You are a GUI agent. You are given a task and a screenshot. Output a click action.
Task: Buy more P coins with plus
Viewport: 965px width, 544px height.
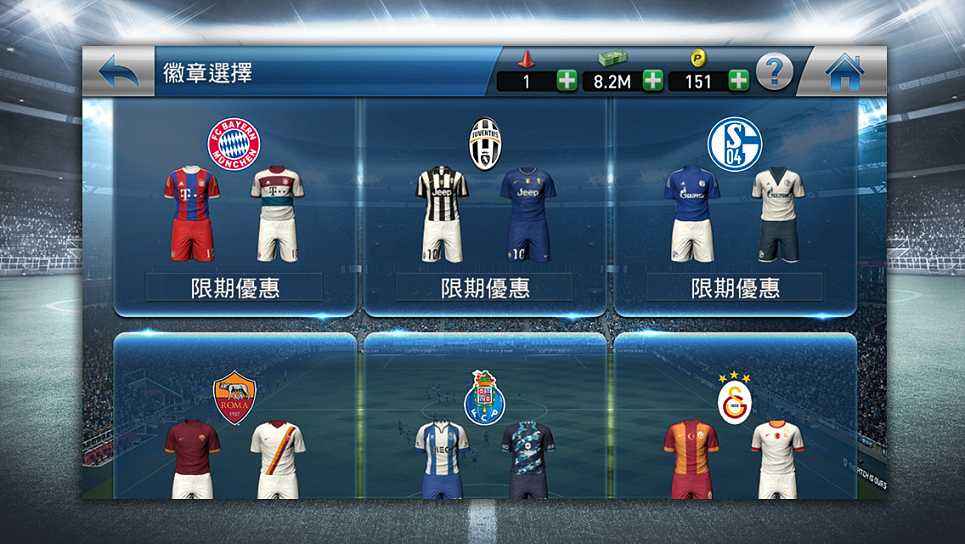pos(739,81)
